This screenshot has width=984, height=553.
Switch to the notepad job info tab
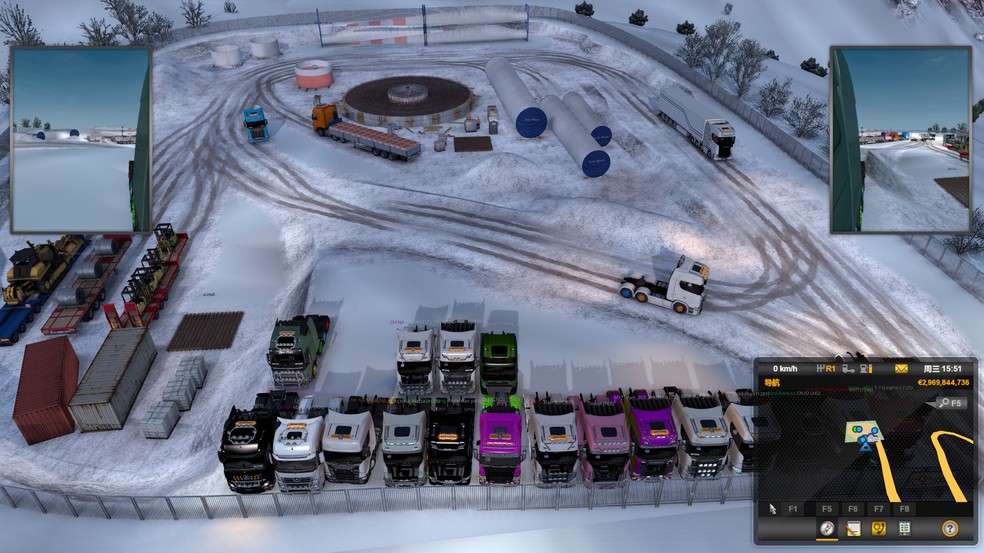853,529
